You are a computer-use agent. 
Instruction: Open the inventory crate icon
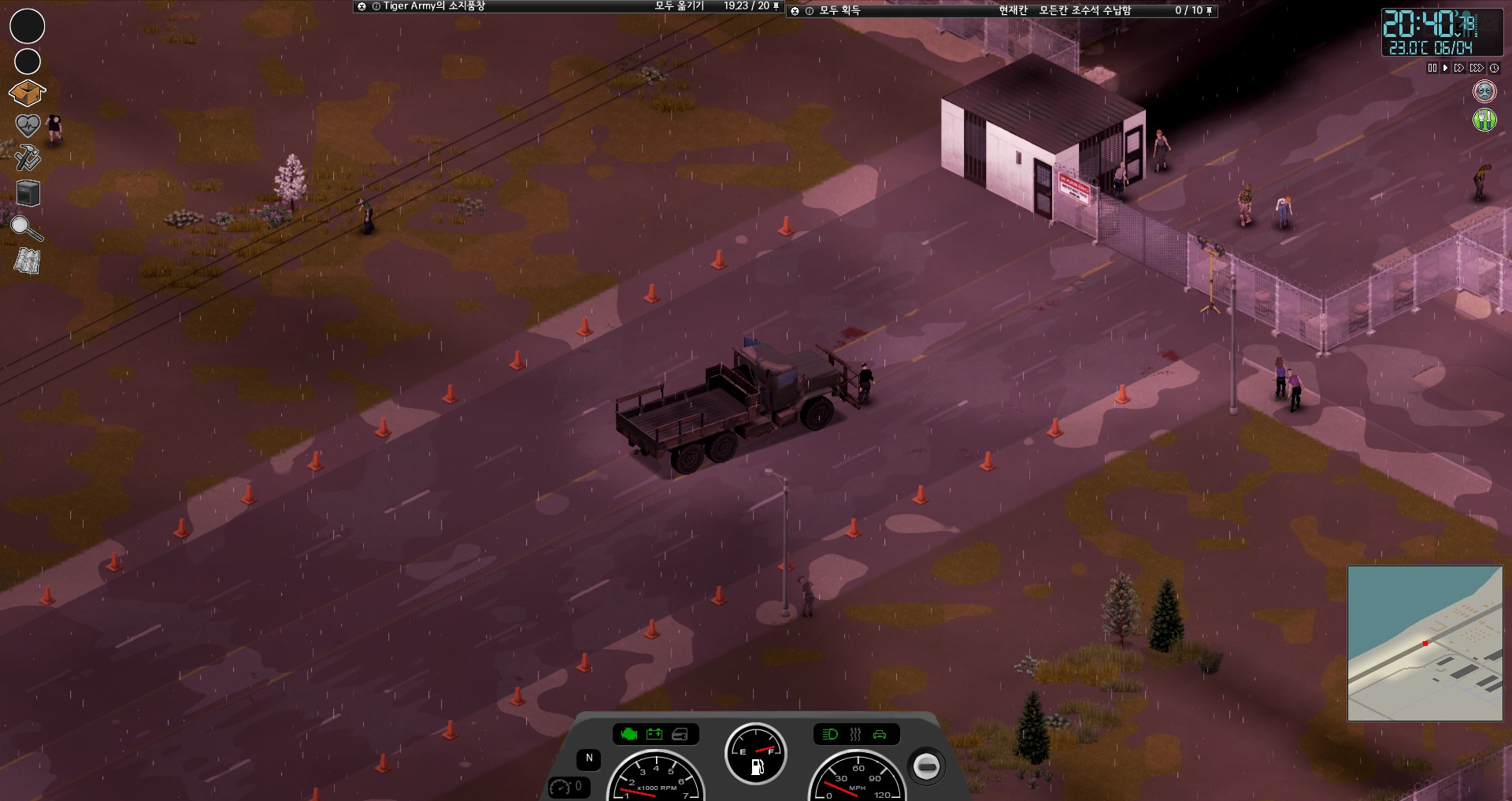pyautogui.click(x=27, y=93)
